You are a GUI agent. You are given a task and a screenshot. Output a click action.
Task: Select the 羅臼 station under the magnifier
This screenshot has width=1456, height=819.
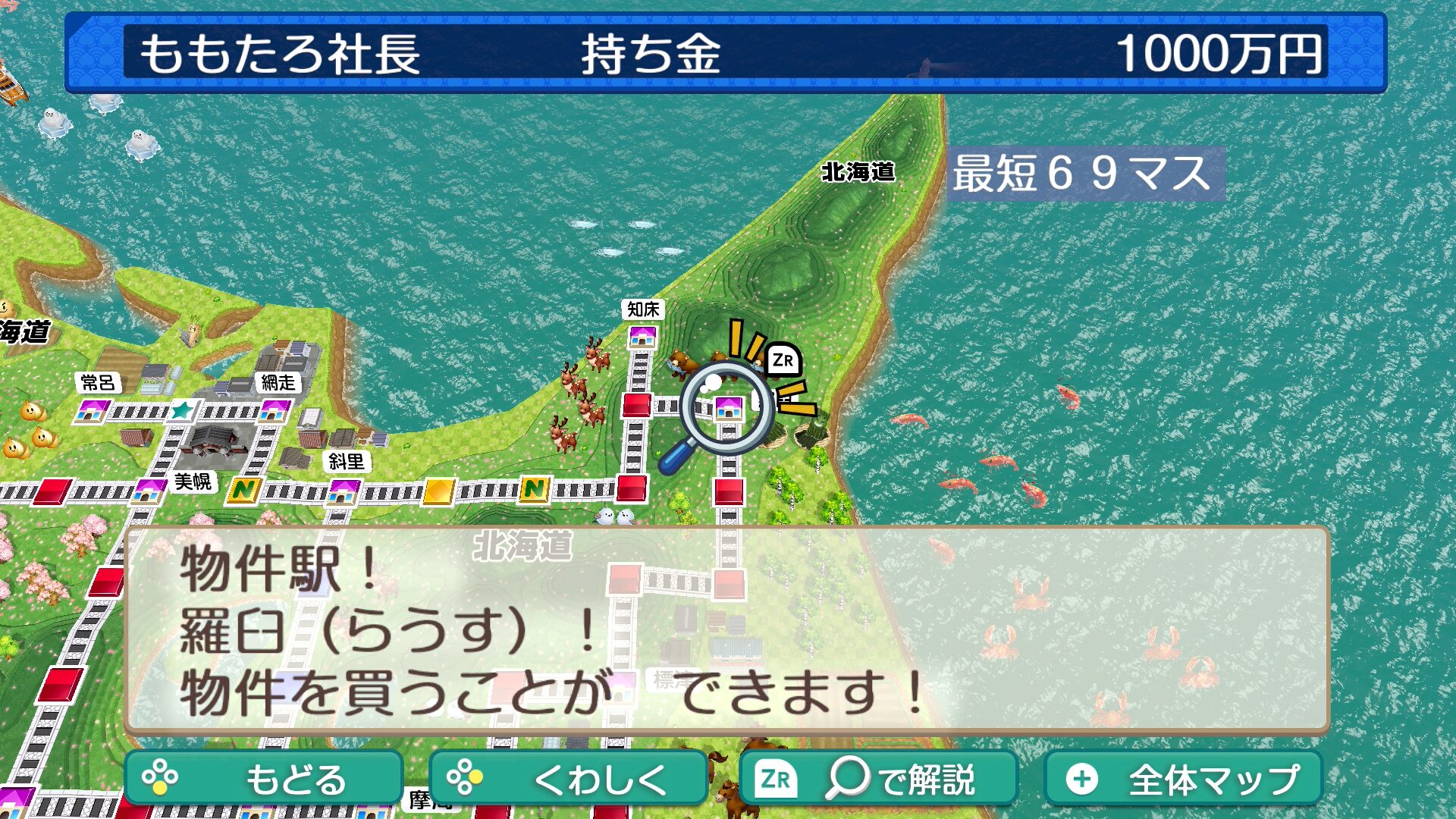click(x=729, y=408)
